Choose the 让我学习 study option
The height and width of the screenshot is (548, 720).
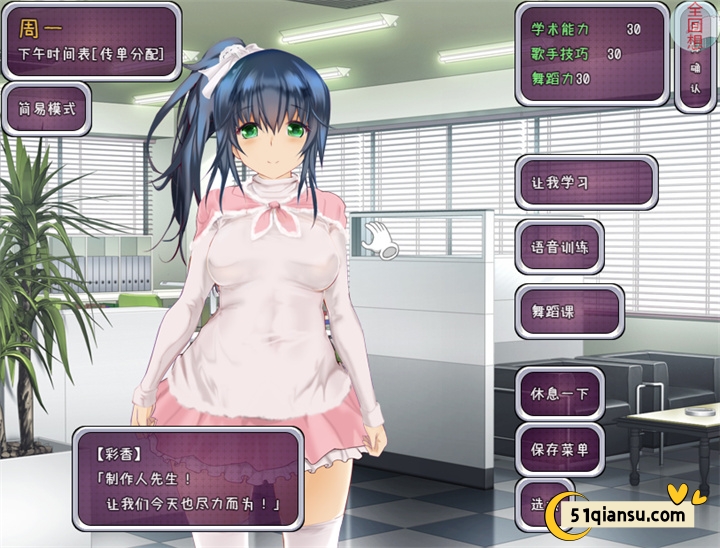point(586,183)
